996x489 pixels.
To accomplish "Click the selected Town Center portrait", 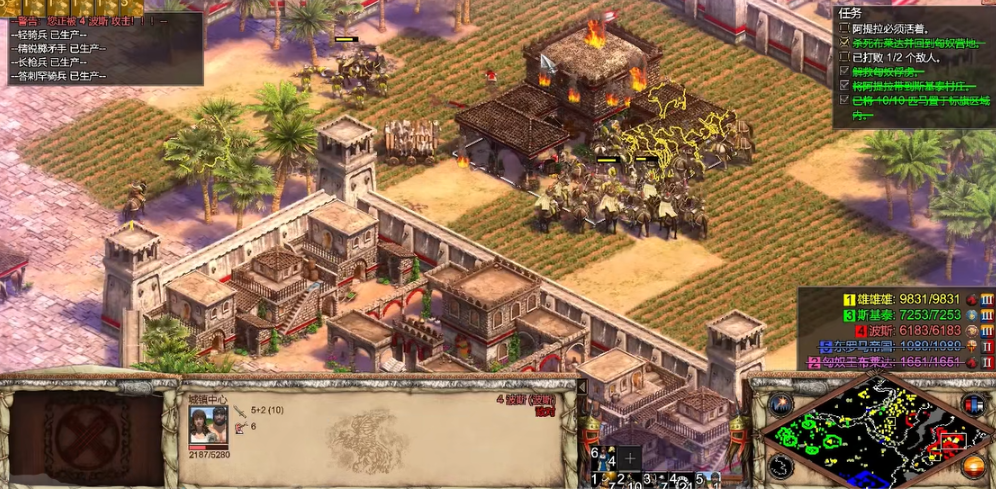I will (x=208, y=427).
